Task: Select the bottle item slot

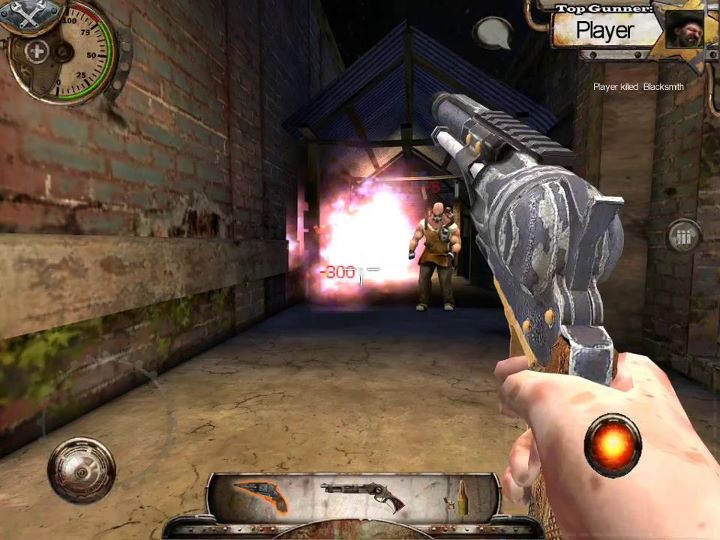Action: 463,495
